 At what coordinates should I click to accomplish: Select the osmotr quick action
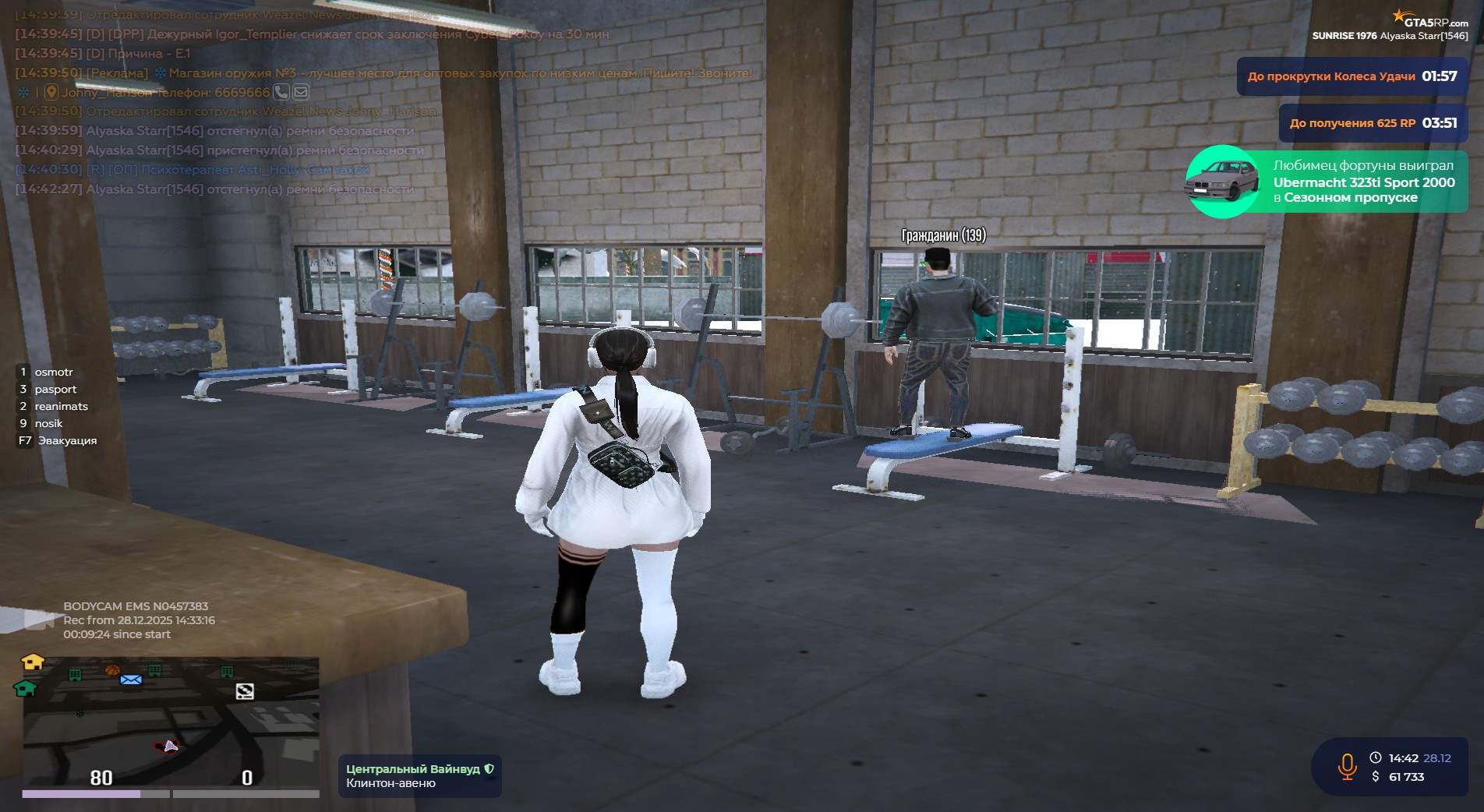click(53, 372)
